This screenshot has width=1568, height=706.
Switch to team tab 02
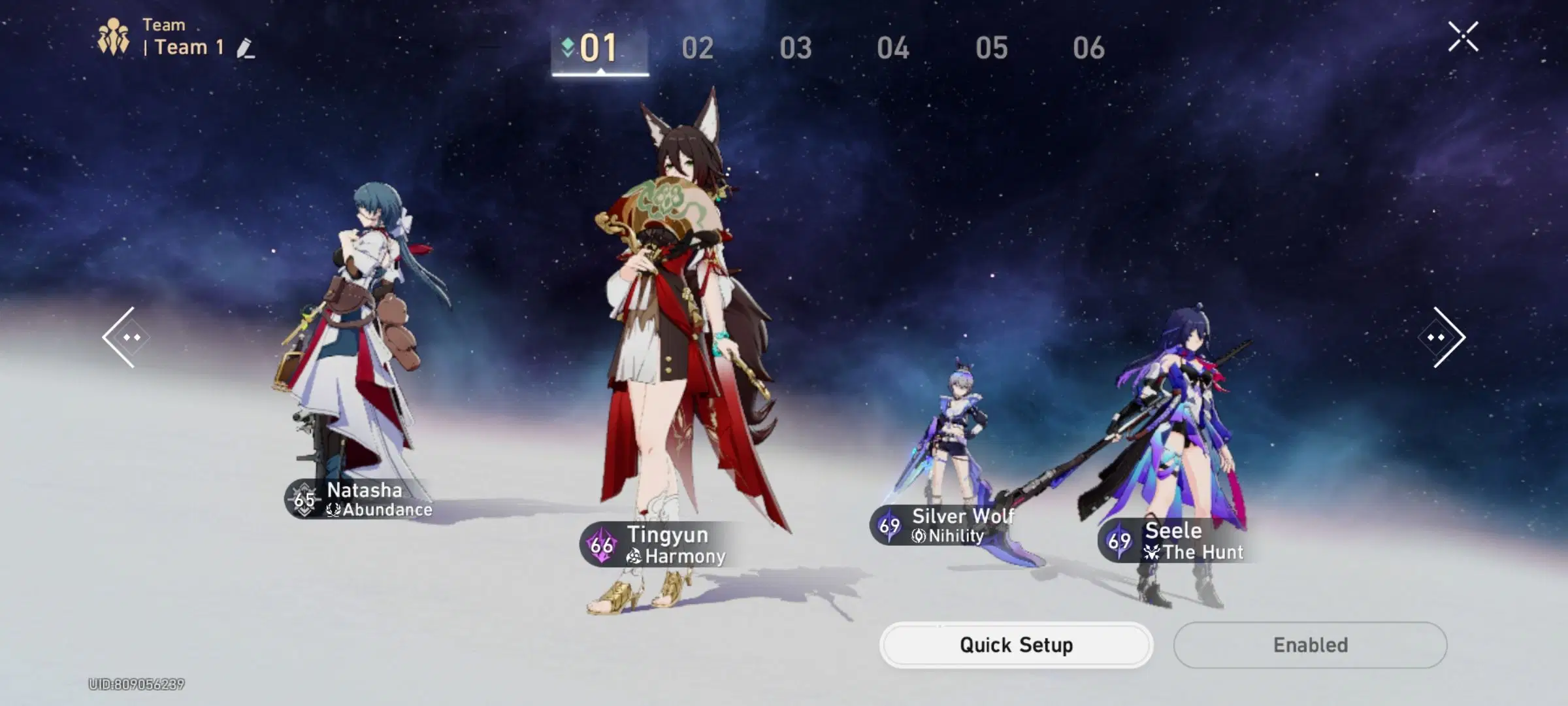pyautogui.click(x=696, y=48)
